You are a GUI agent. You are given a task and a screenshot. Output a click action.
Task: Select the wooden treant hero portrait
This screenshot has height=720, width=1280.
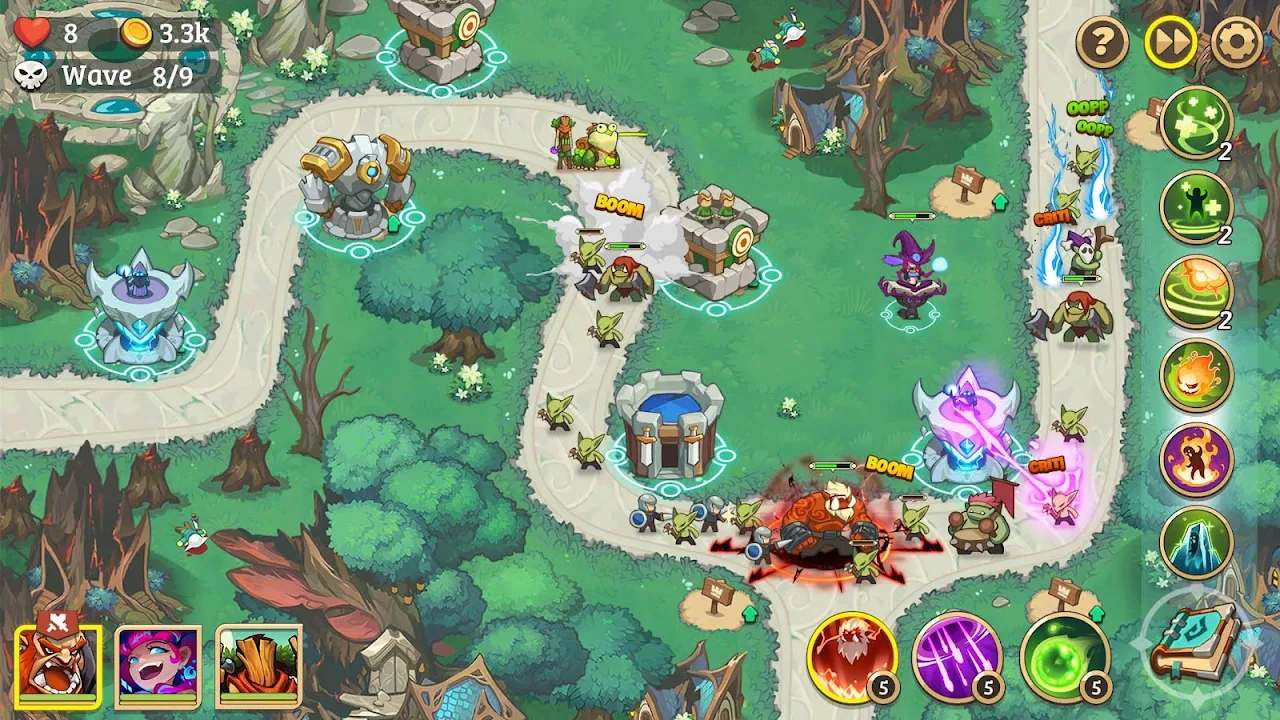pos(258,664)
